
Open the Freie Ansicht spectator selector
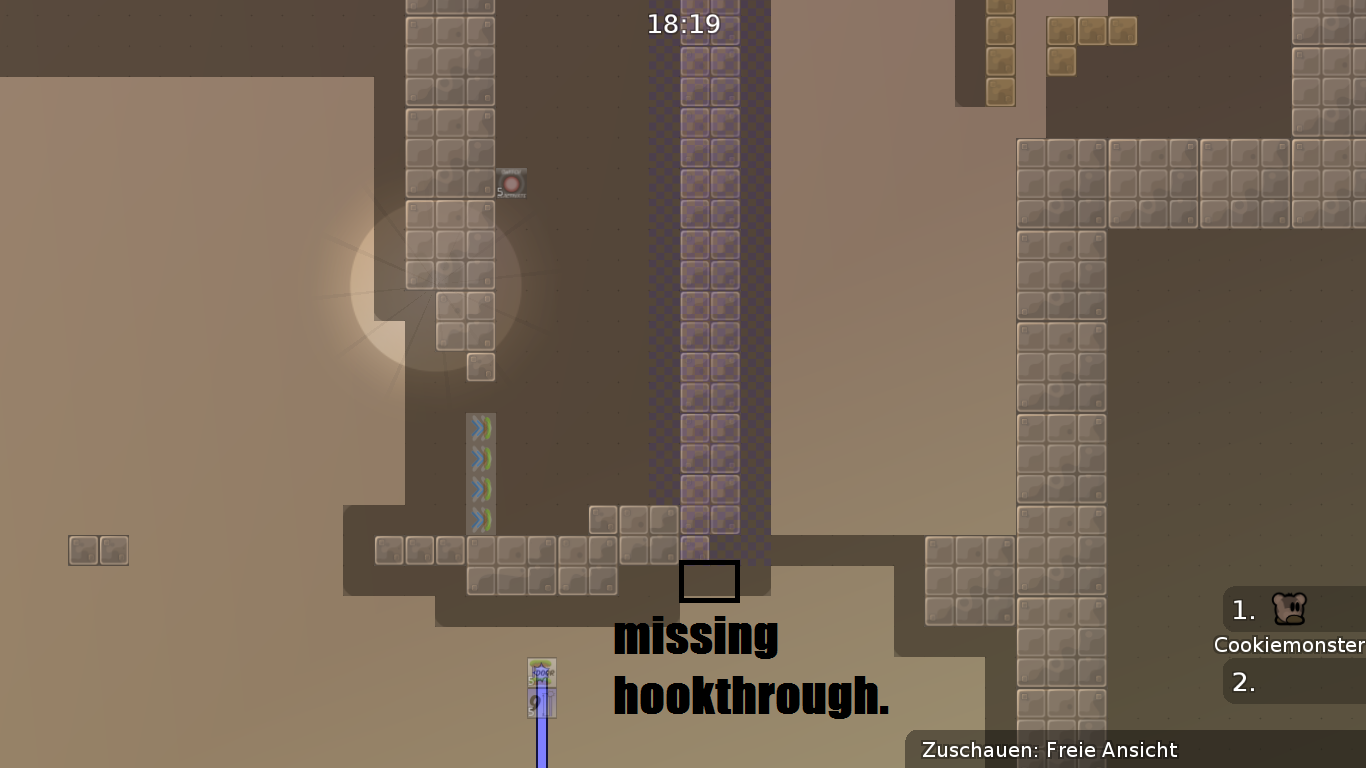coord(1110,750)
